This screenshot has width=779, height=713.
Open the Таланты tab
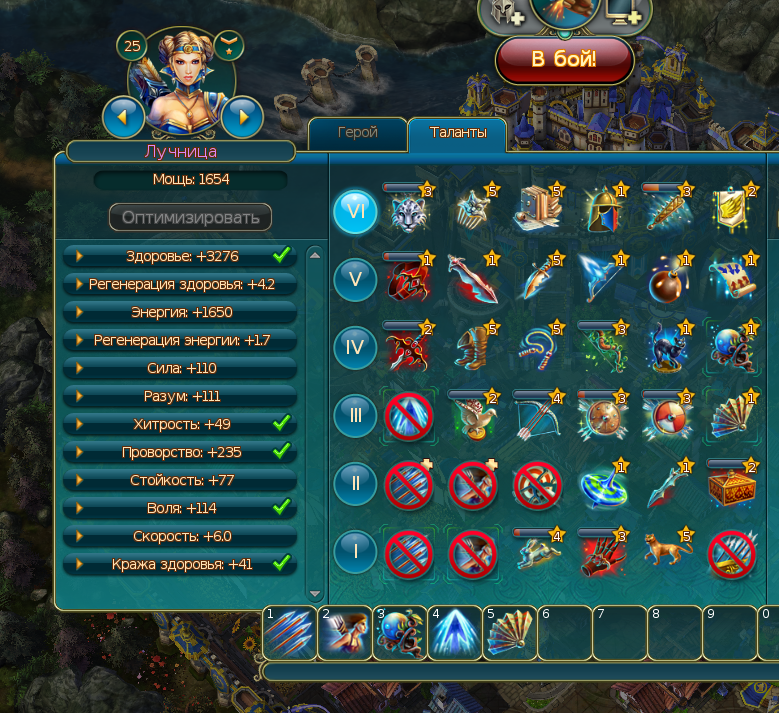click(x=458, y=133)
